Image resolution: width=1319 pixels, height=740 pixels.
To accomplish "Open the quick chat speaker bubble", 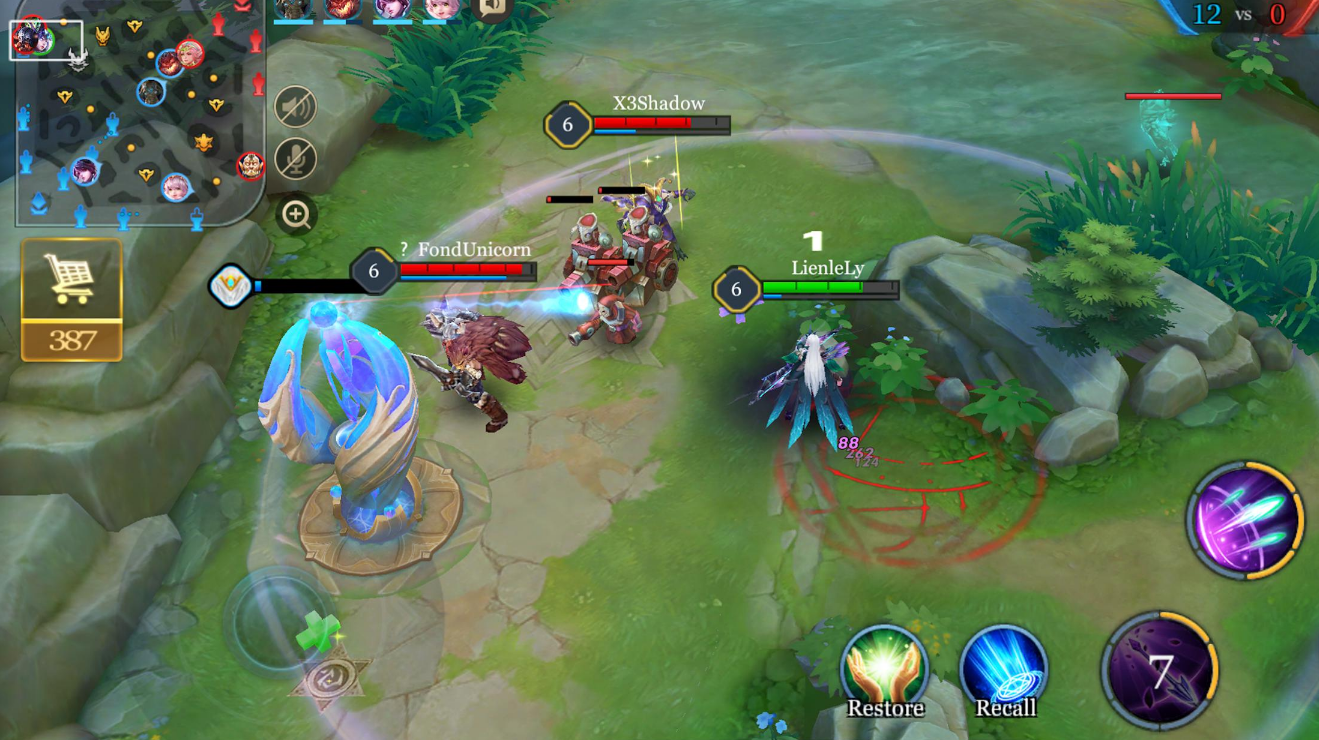I will click(492, 9).
